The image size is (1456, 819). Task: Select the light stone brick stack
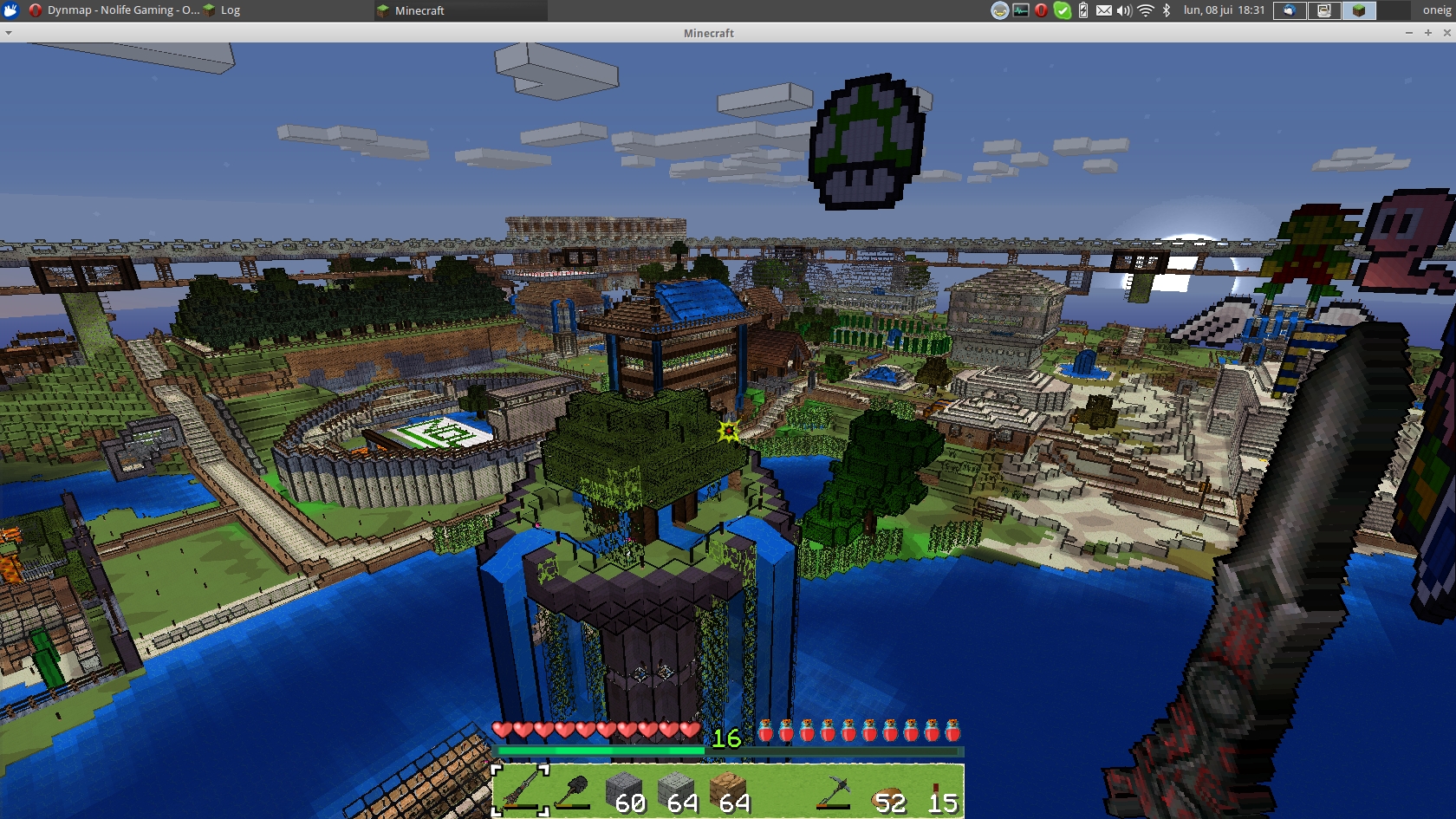[676, 790]
